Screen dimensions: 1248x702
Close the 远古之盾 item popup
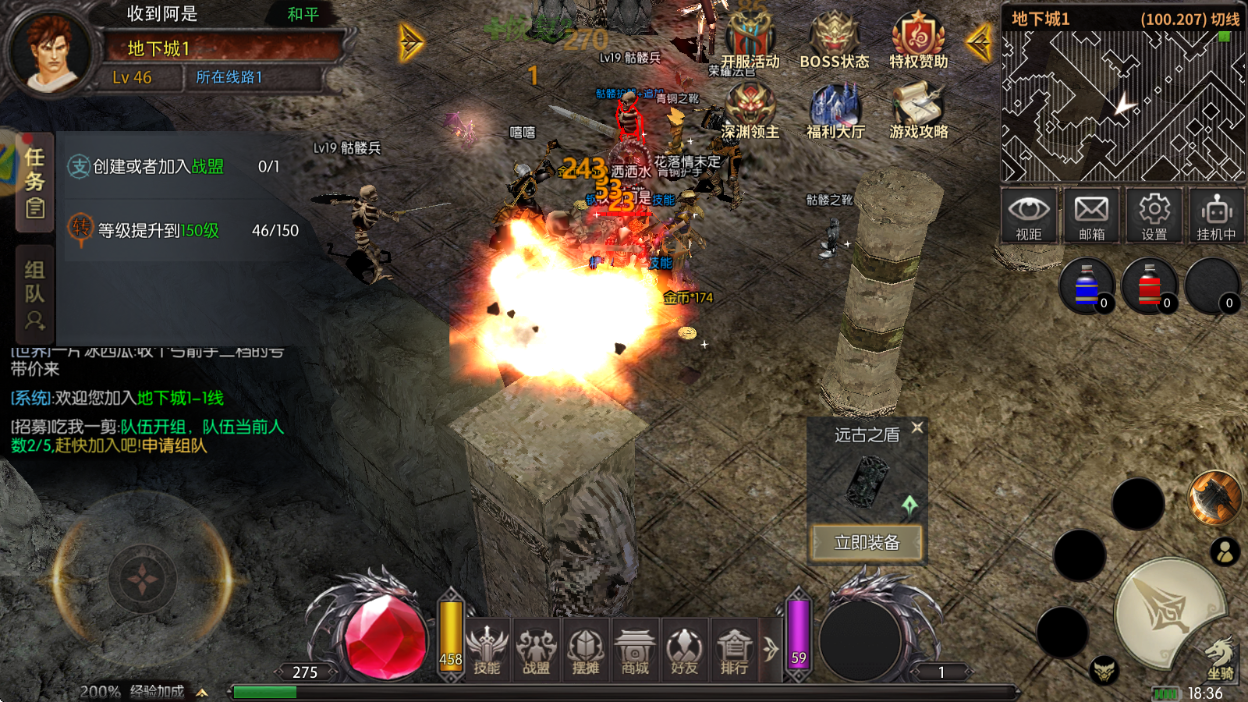pos(917,428)
